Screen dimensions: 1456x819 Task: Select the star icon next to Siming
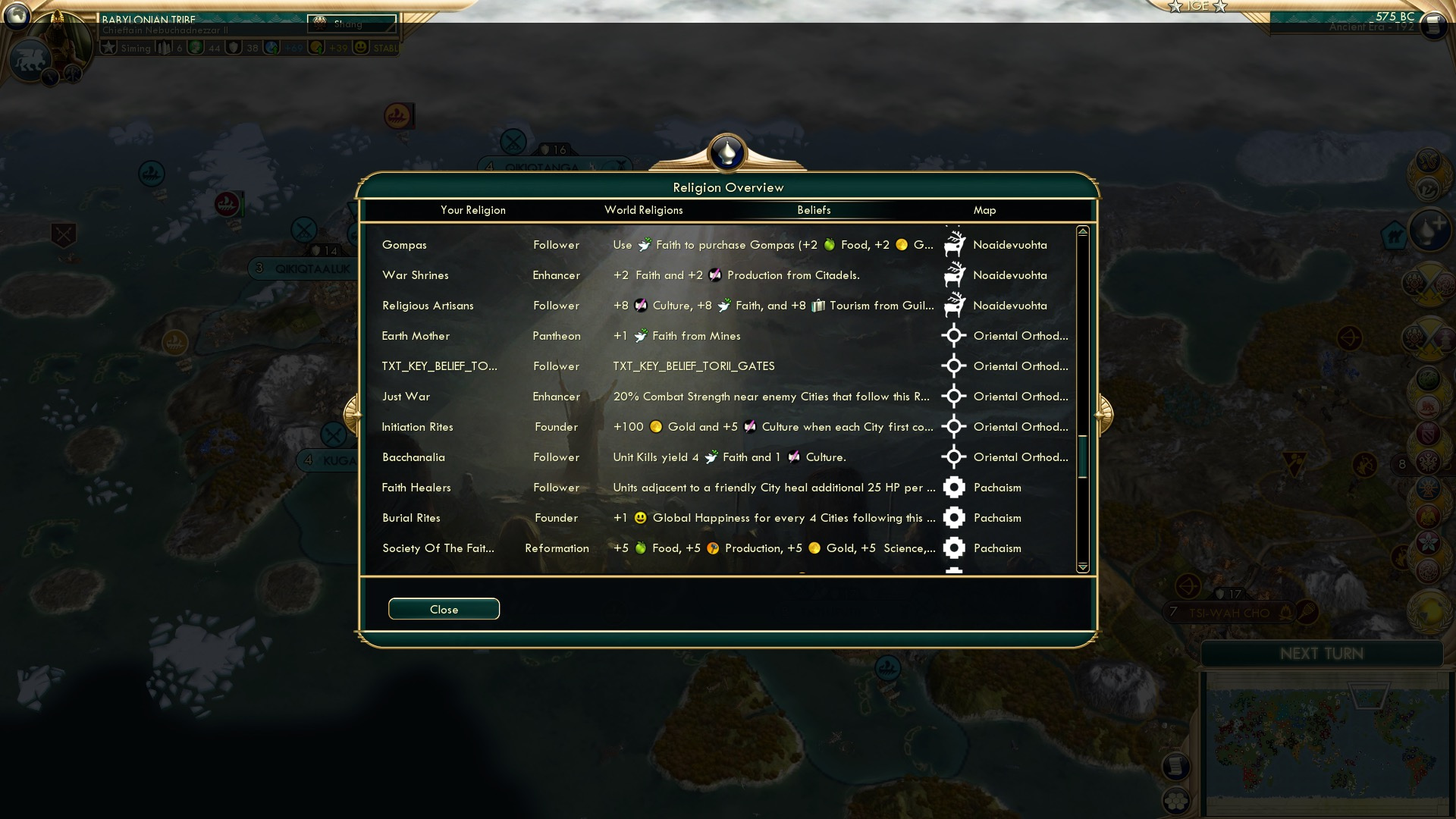(x=108, y=47)
